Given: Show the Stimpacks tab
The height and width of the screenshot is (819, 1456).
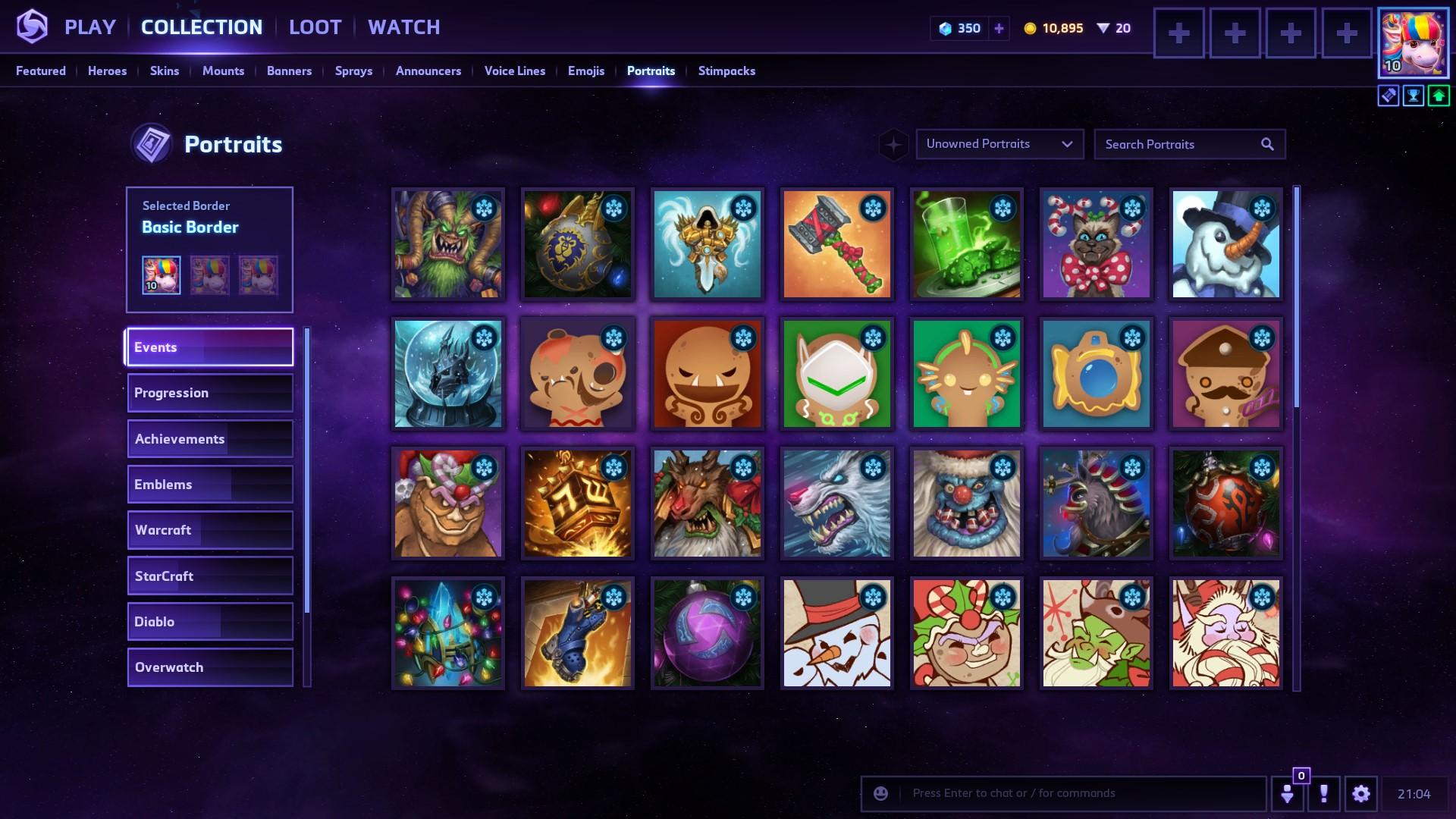Looking at the screenshot, I should tap(726, 71).
